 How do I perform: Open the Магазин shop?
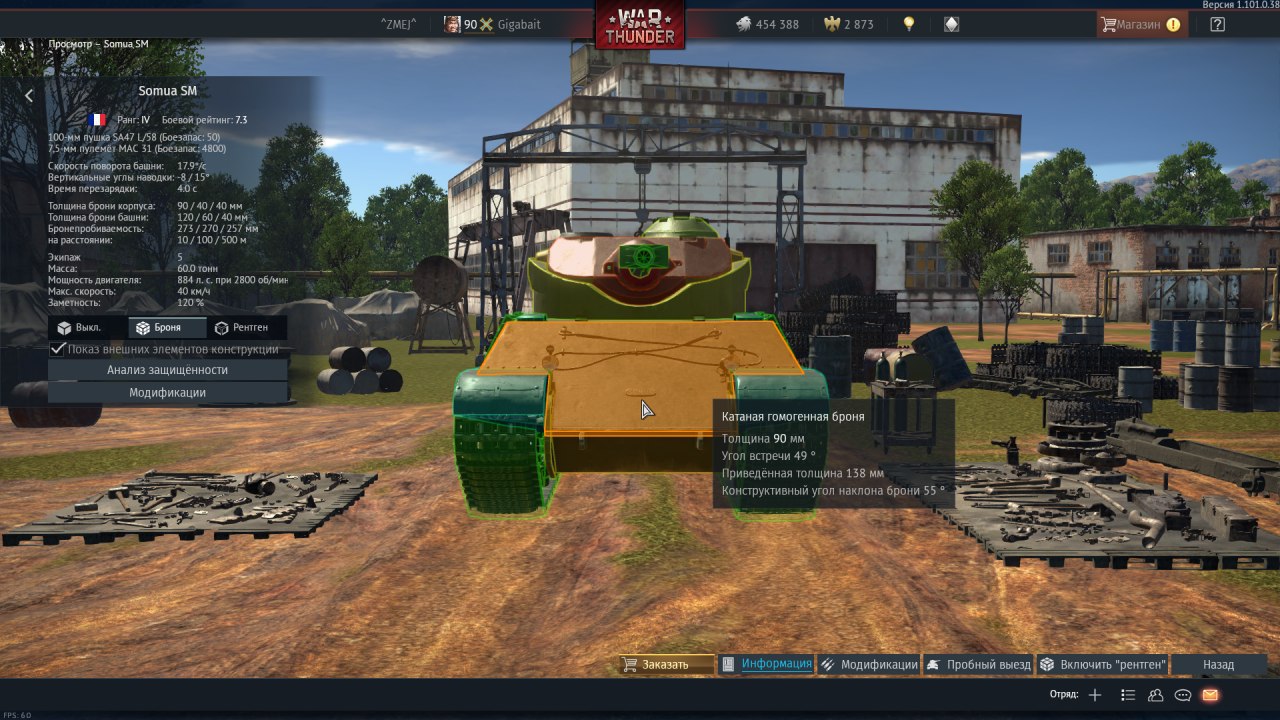pyautogui.click(x=1141, y=24)
